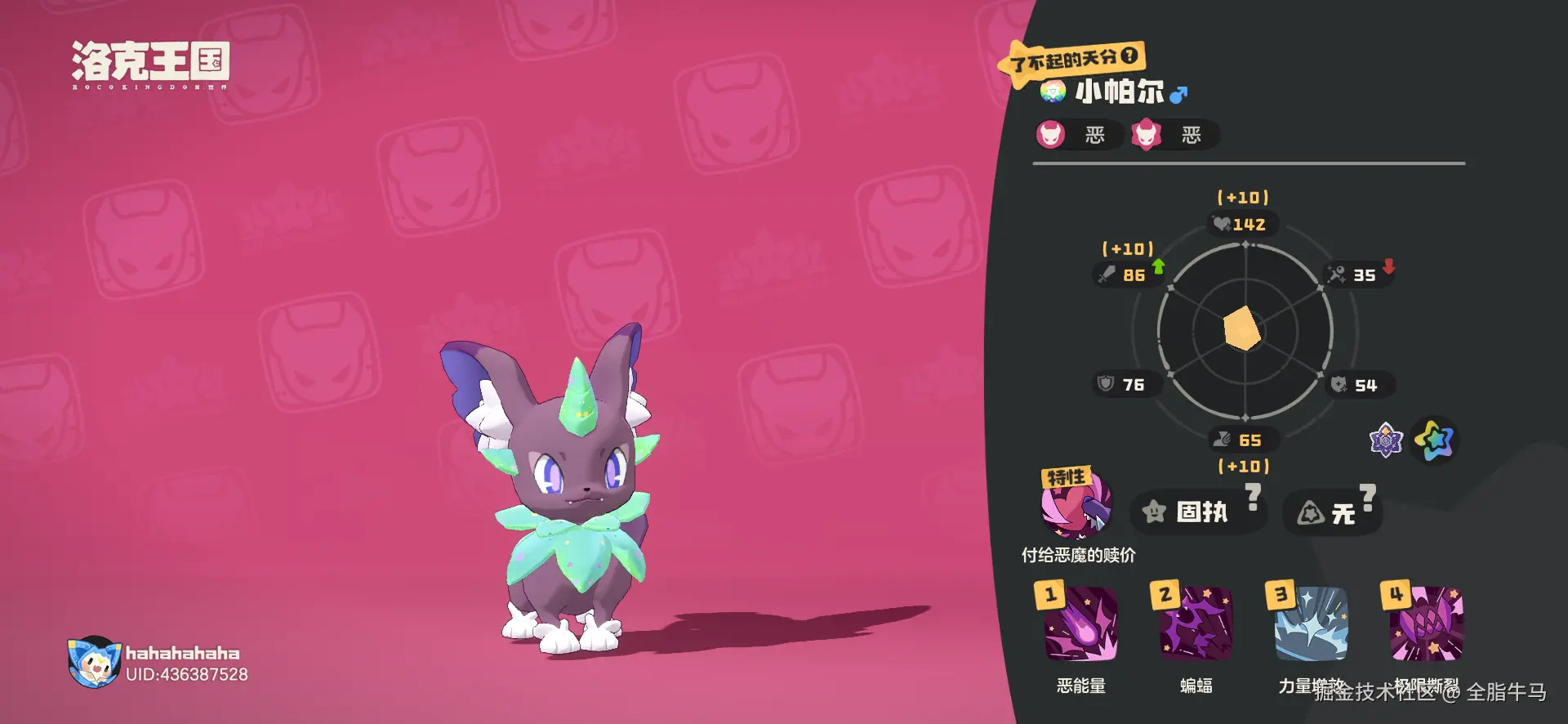The height and width of the screenshot is (724, 1568).
Task: Inspect the 86 attack stat pill
Action: [1125, 275]
